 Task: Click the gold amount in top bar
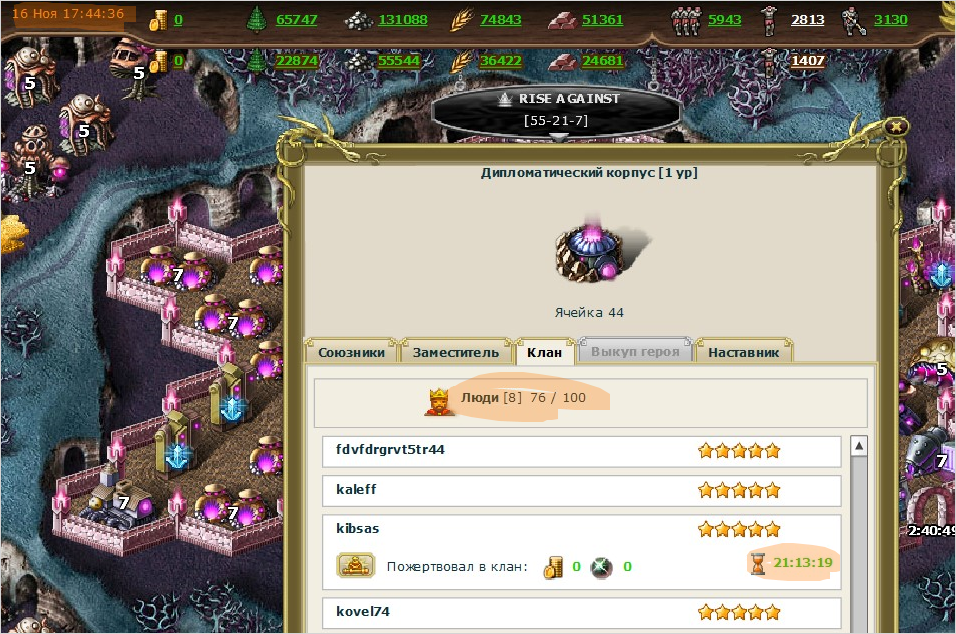(178, 20)
